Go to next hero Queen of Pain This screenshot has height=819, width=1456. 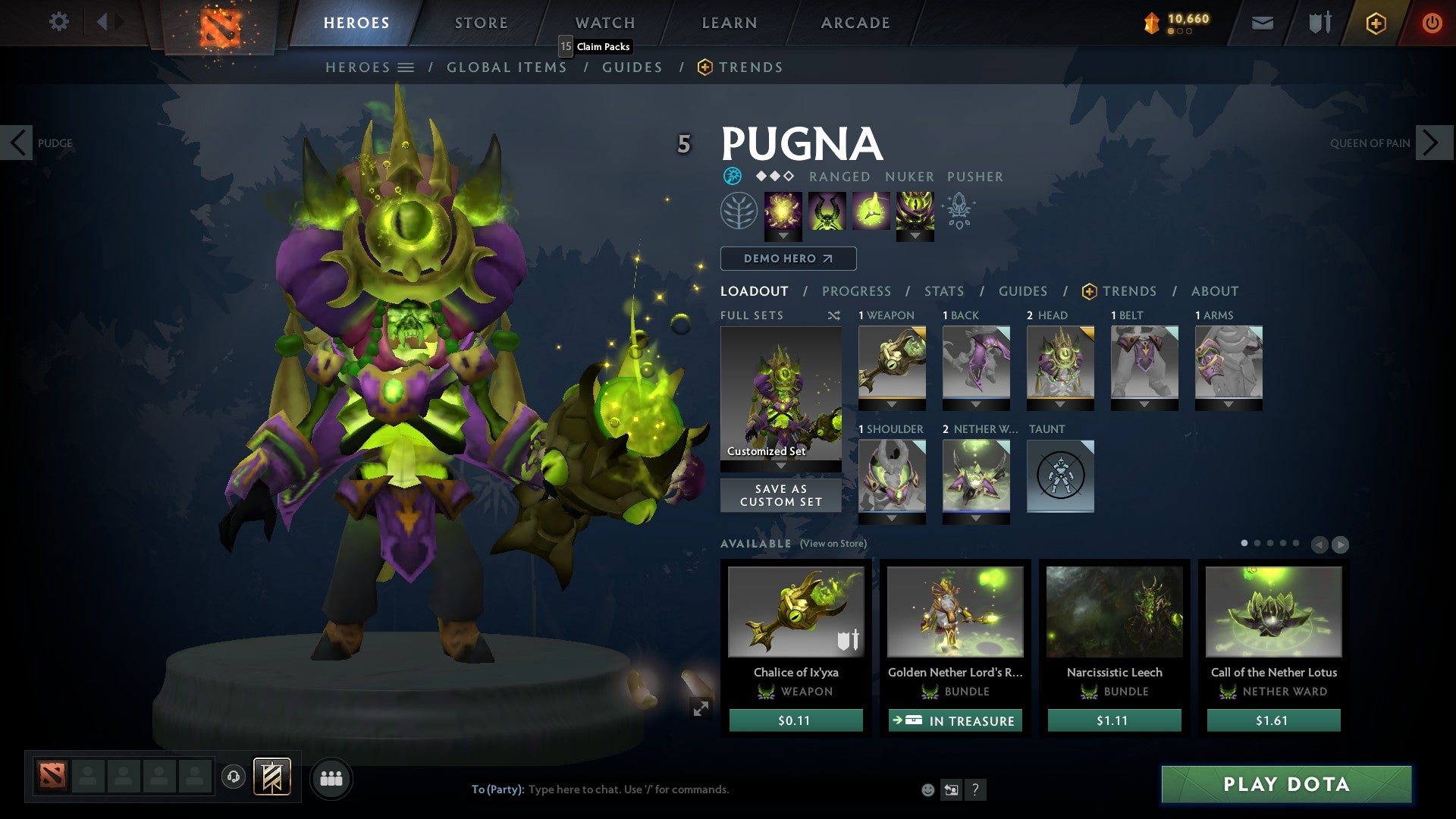[1432, 143]
